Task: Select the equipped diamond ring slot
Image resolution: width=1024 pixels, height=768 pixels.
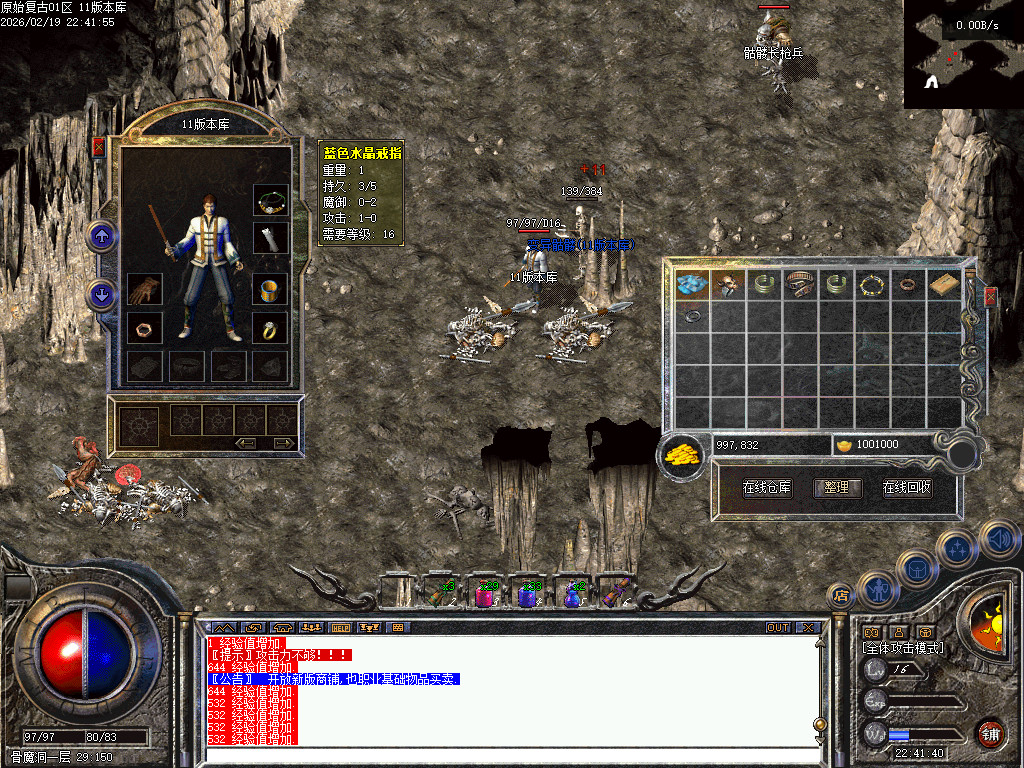Action: point(270,328)
